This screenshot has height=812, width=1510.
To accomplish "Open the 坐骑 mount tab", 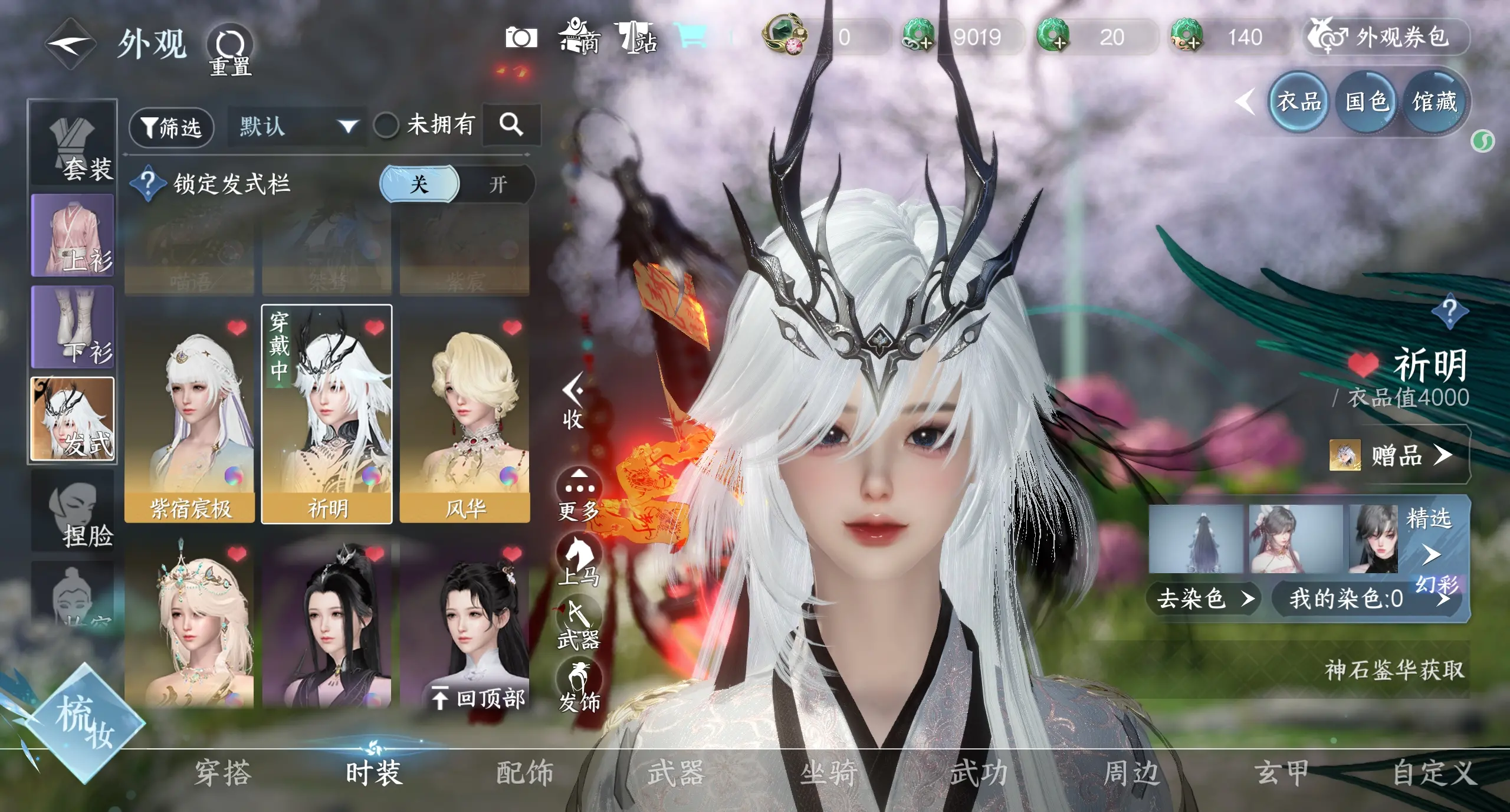I will 828,772.
